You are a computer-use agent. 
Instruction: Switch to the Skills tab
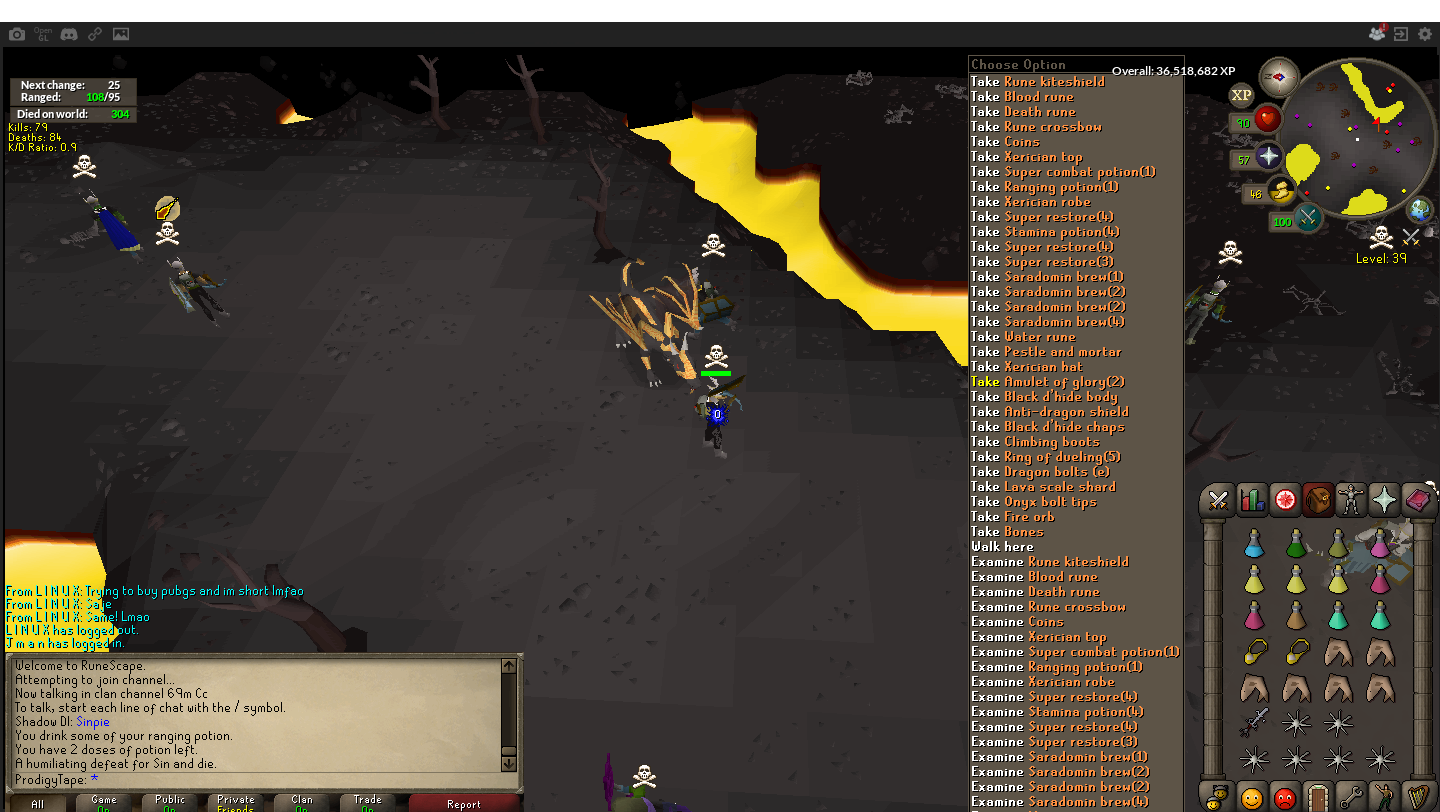tap(1252, 499)
